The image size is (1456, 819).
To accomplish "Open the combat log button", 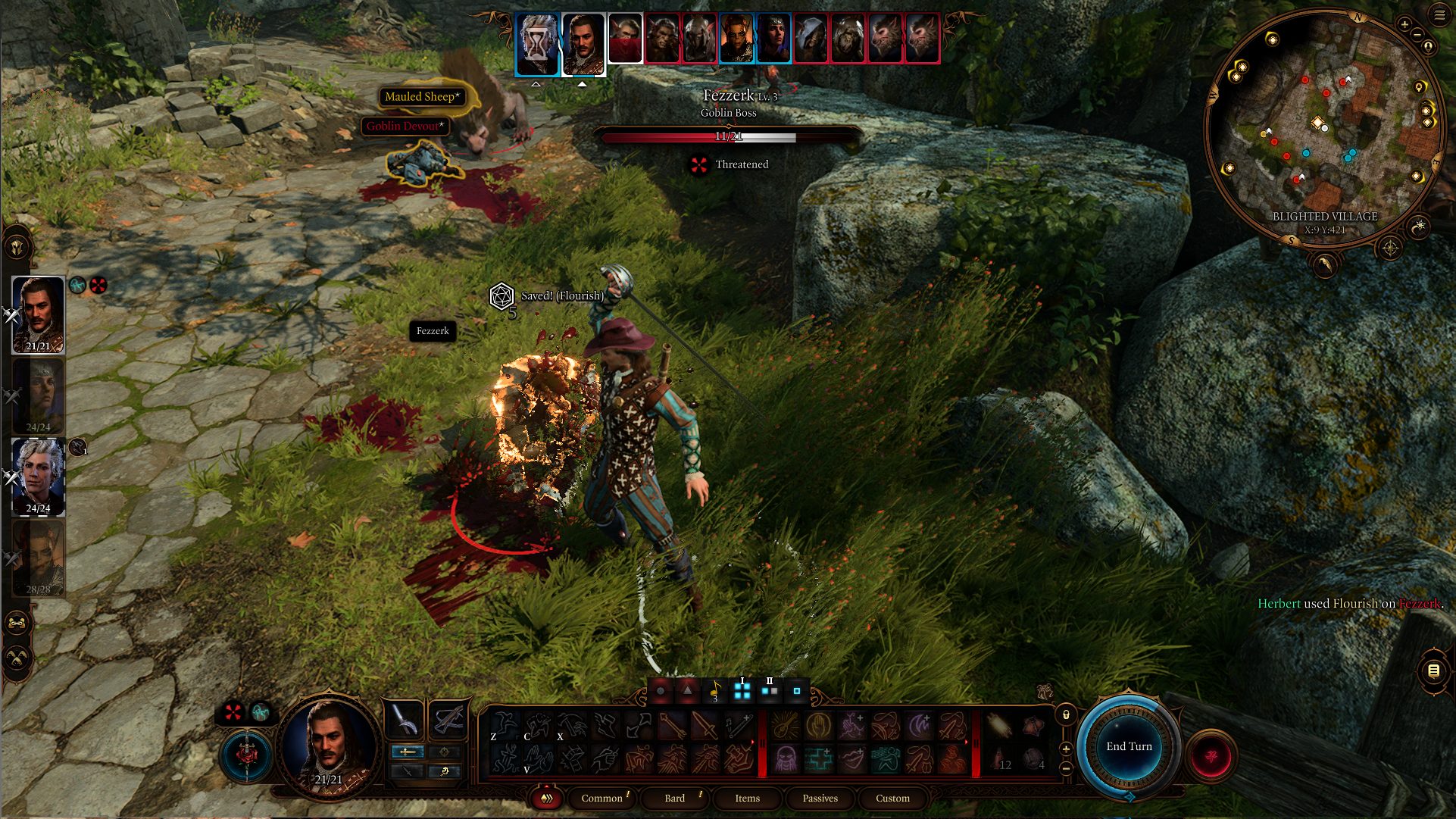I will (1433, 671).
